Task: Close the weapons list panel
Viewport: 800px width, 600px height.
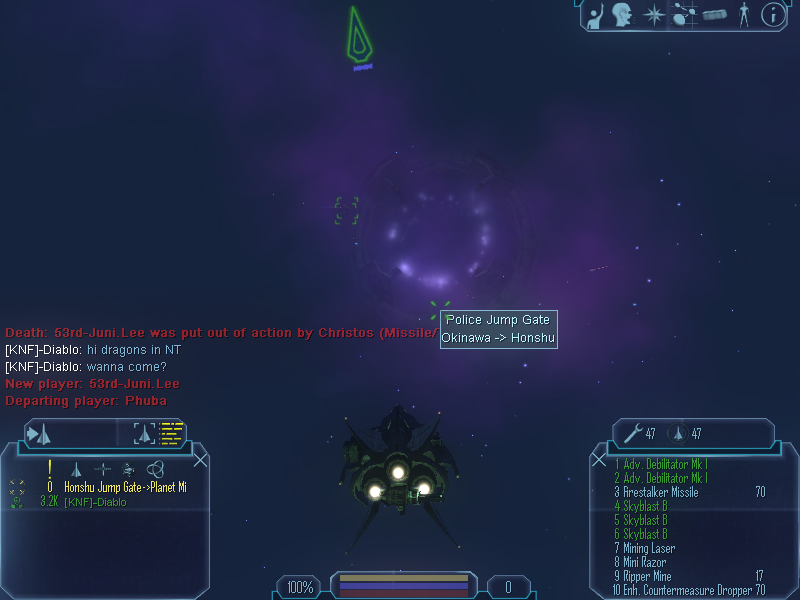Action: click(x=598, y=460)
